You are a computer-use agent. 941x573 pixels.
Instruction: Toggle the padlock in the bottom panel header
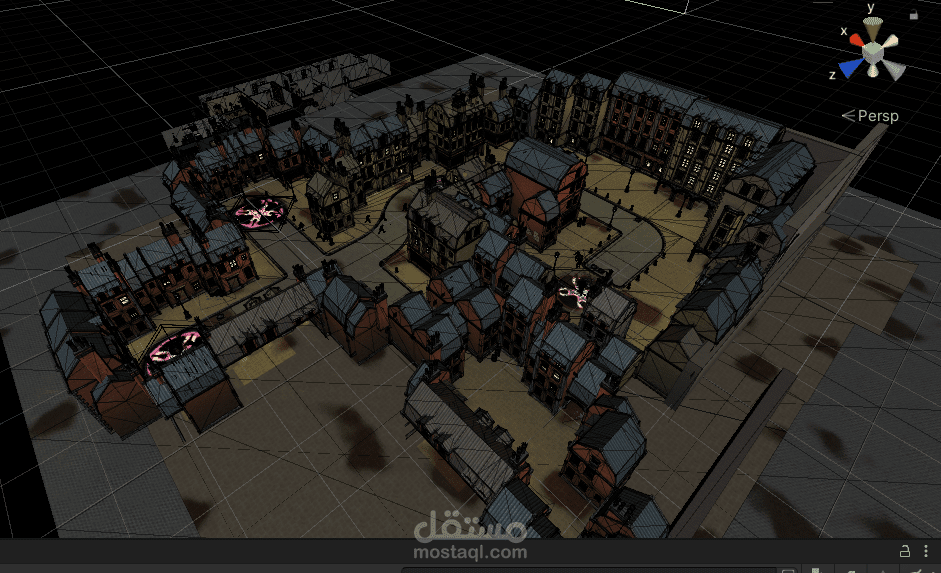point(905,551)
